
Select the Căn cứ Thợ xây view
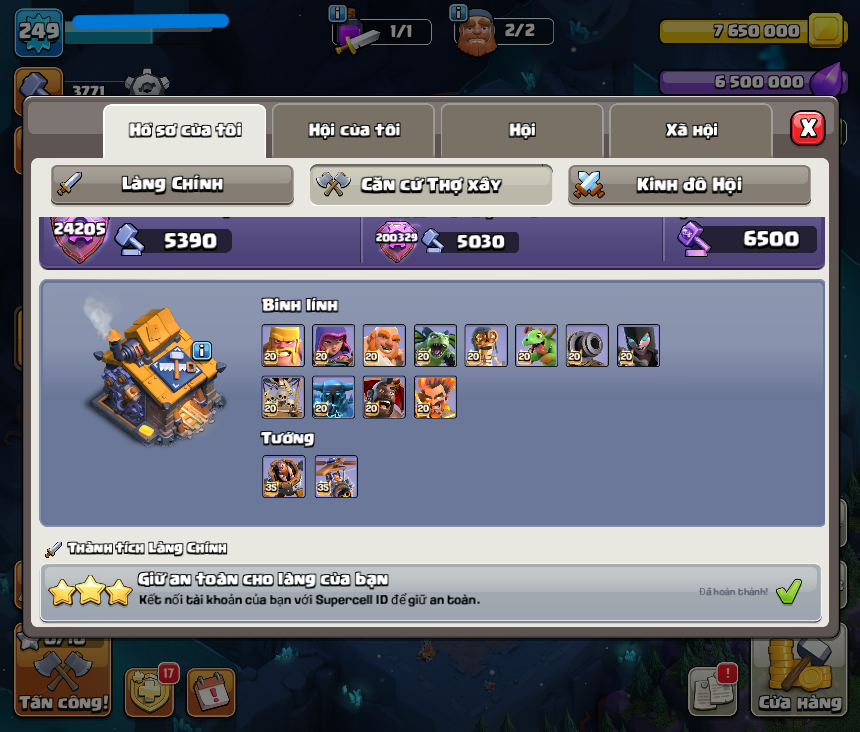point(430,184)
